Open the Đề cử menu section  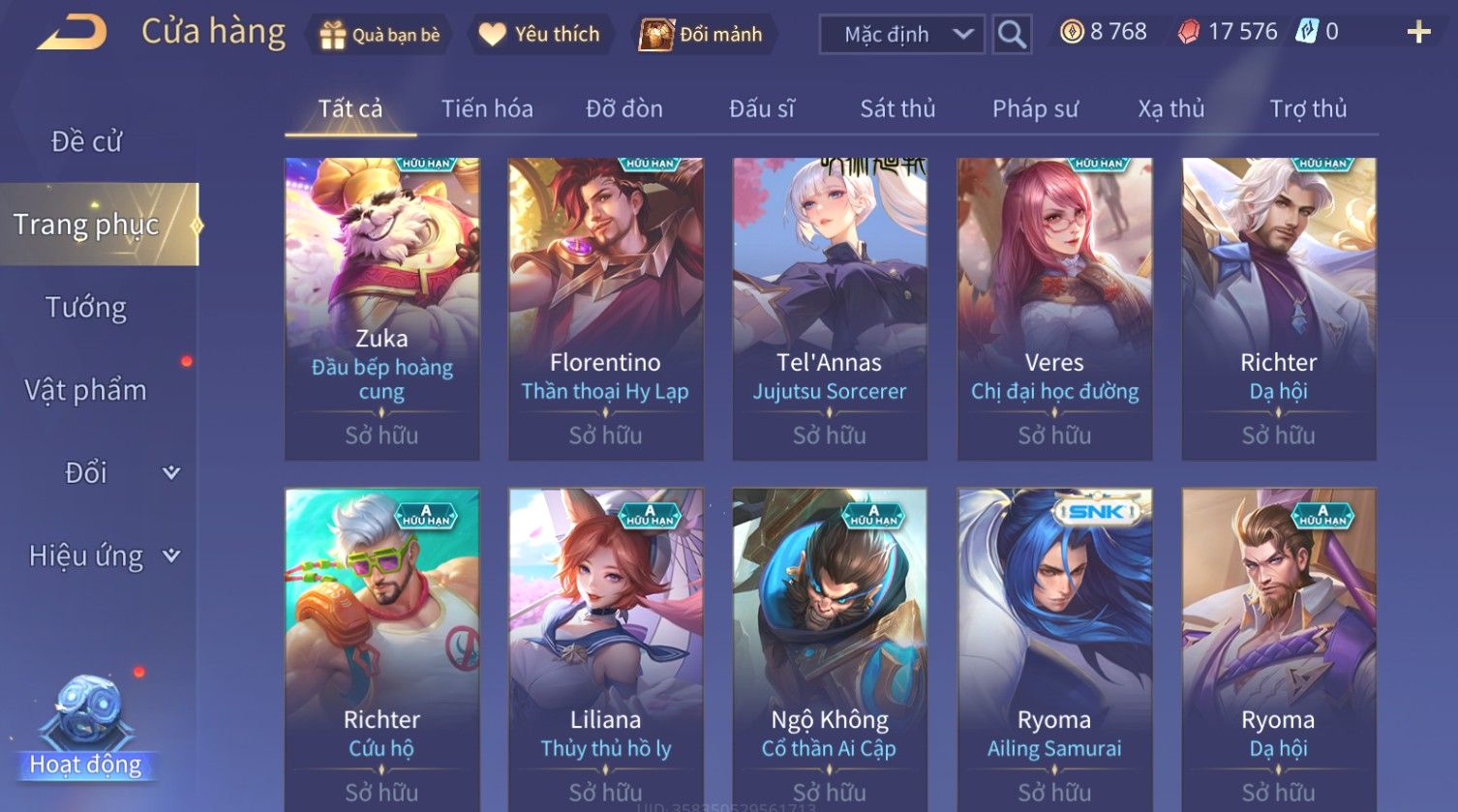[x=87, y=141]
